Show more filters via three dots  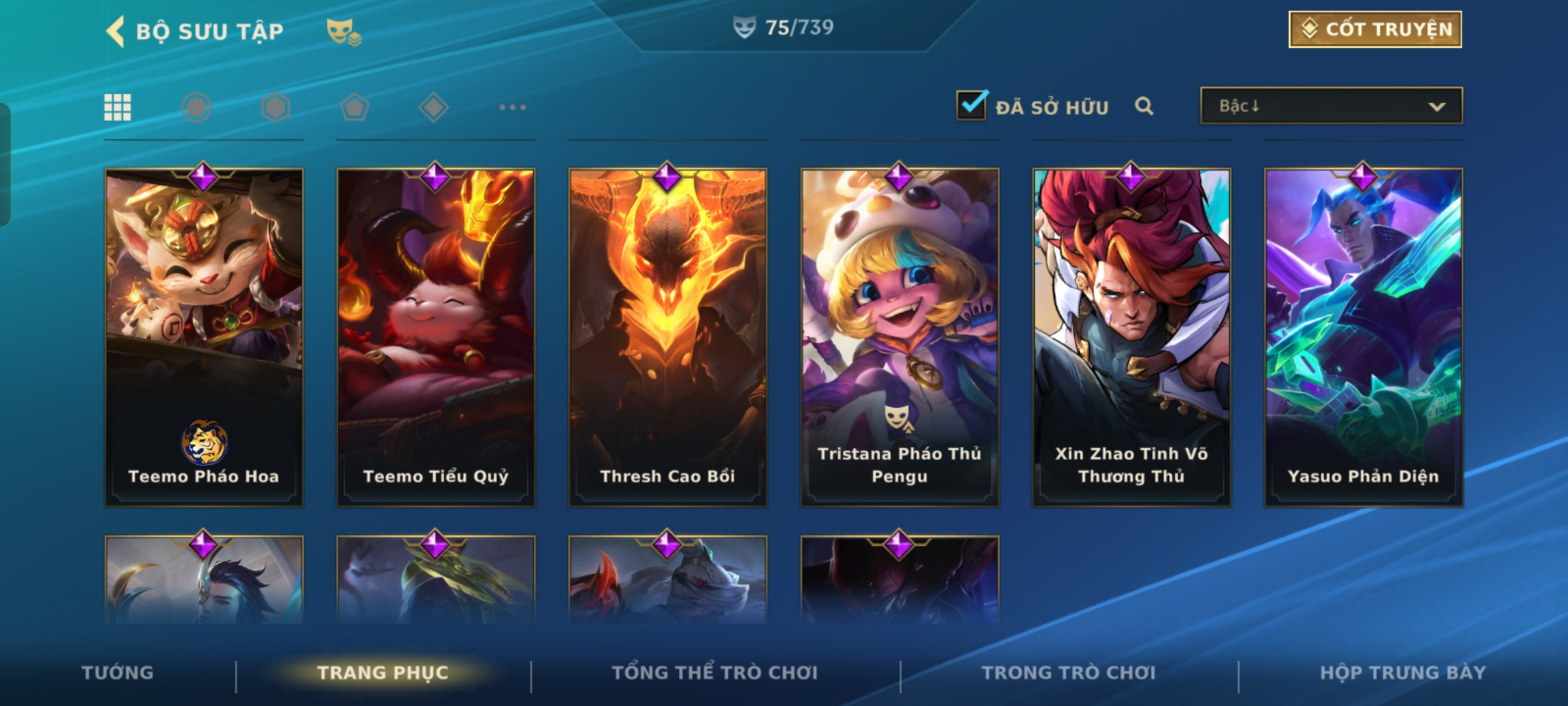[x=512, y=107]
